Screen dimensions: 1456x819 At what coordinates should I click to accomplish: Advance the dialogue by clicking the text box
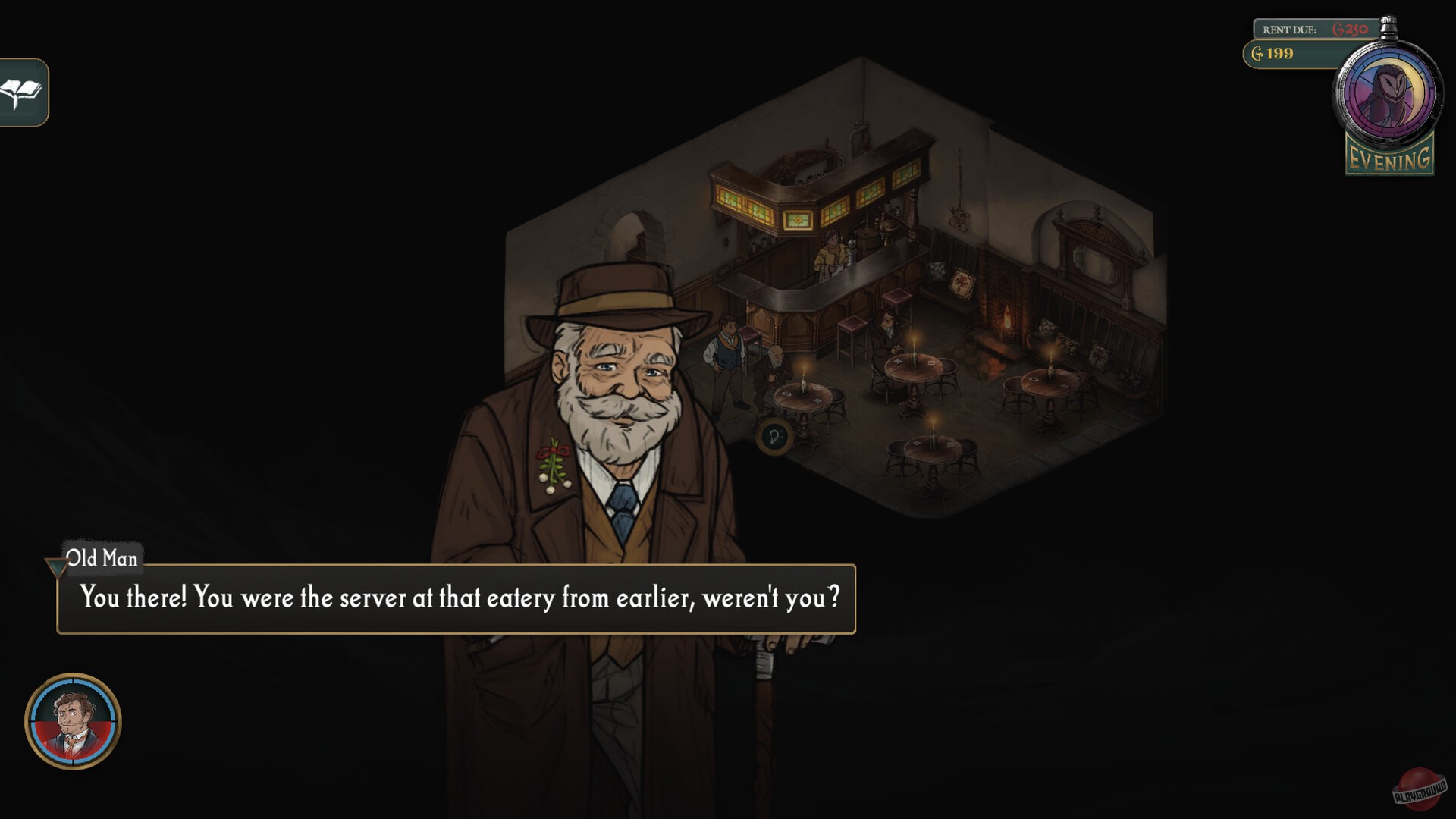click(455, 598)
